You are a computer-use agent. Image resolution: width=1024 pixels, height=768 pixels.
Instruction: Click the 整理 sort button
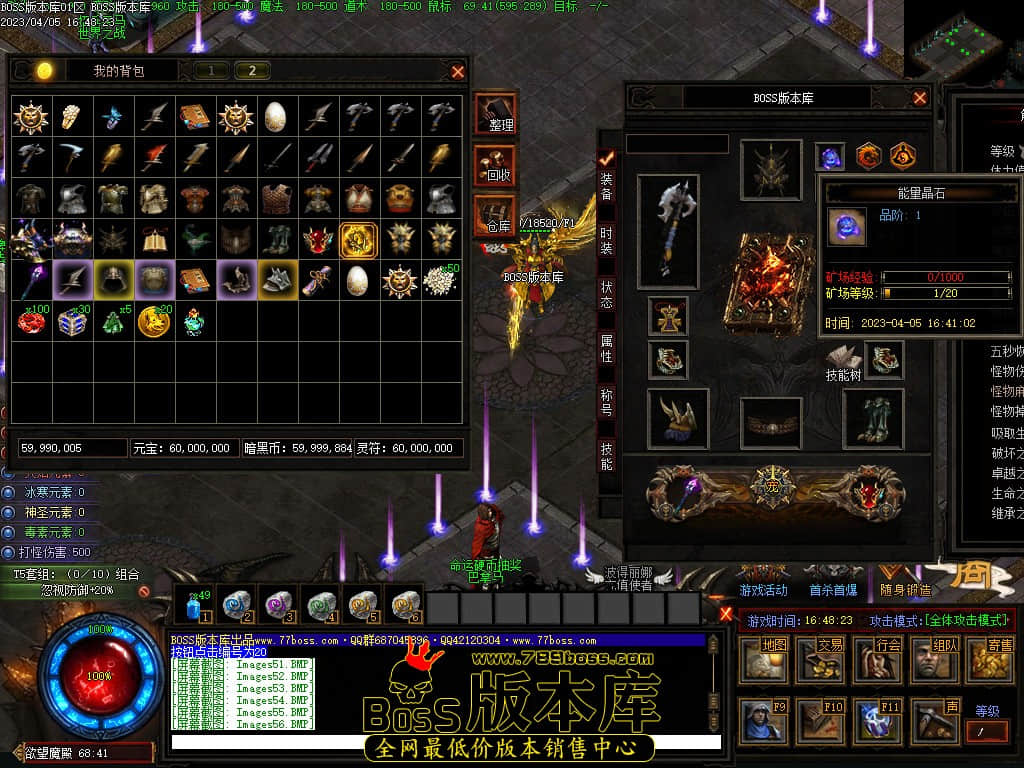496,113
